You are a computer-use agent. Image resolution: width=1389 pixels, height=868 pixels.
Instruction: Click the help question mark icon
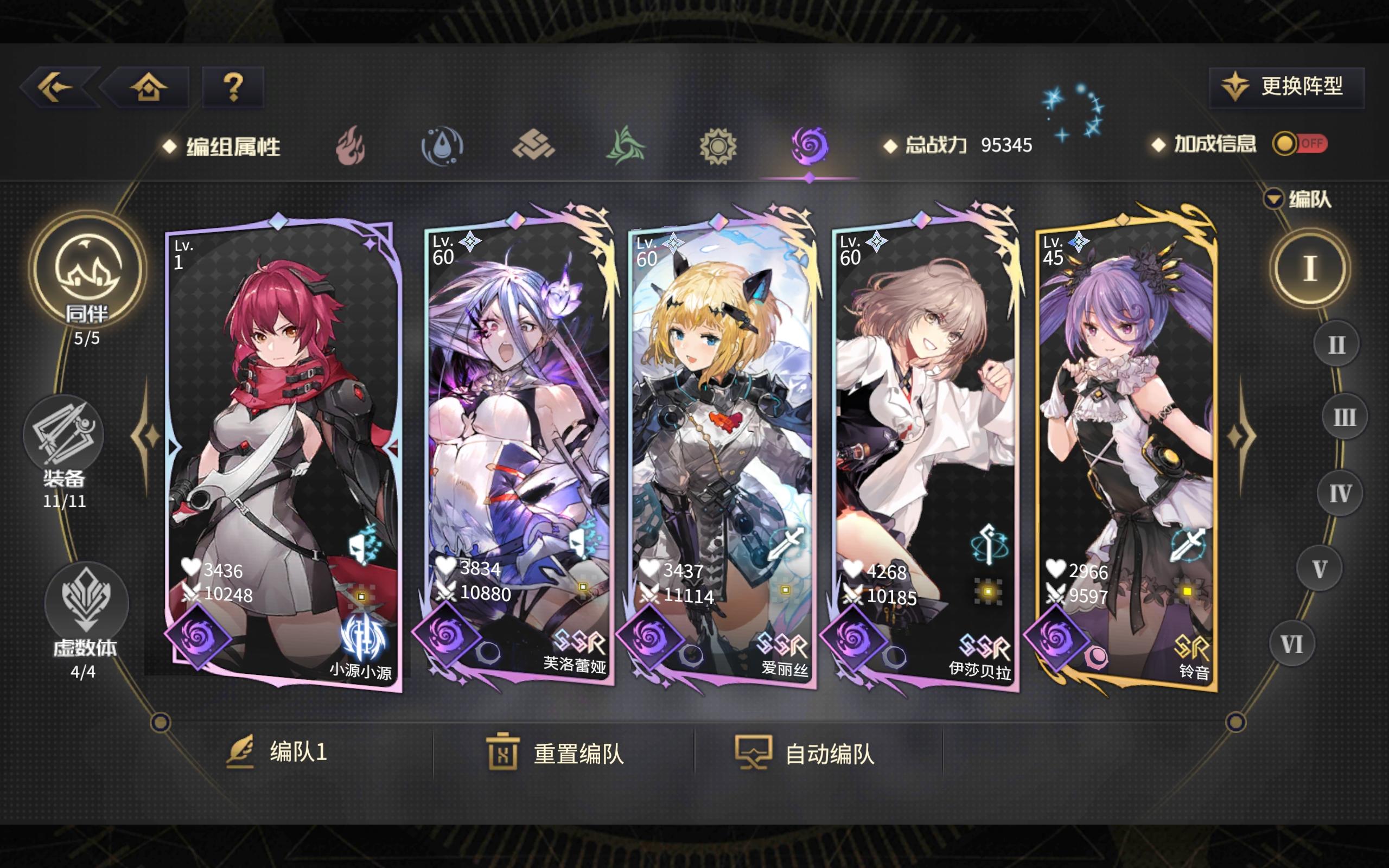[233, 87]
